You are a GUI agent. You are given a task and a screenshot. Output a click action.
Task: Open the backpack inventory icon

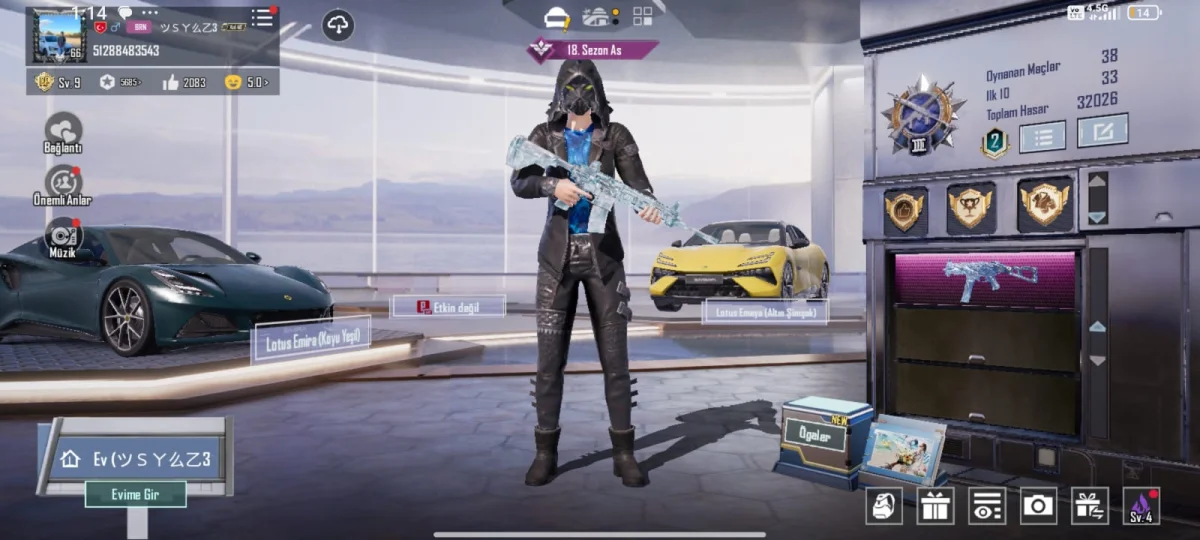click(x=884, y=506)
